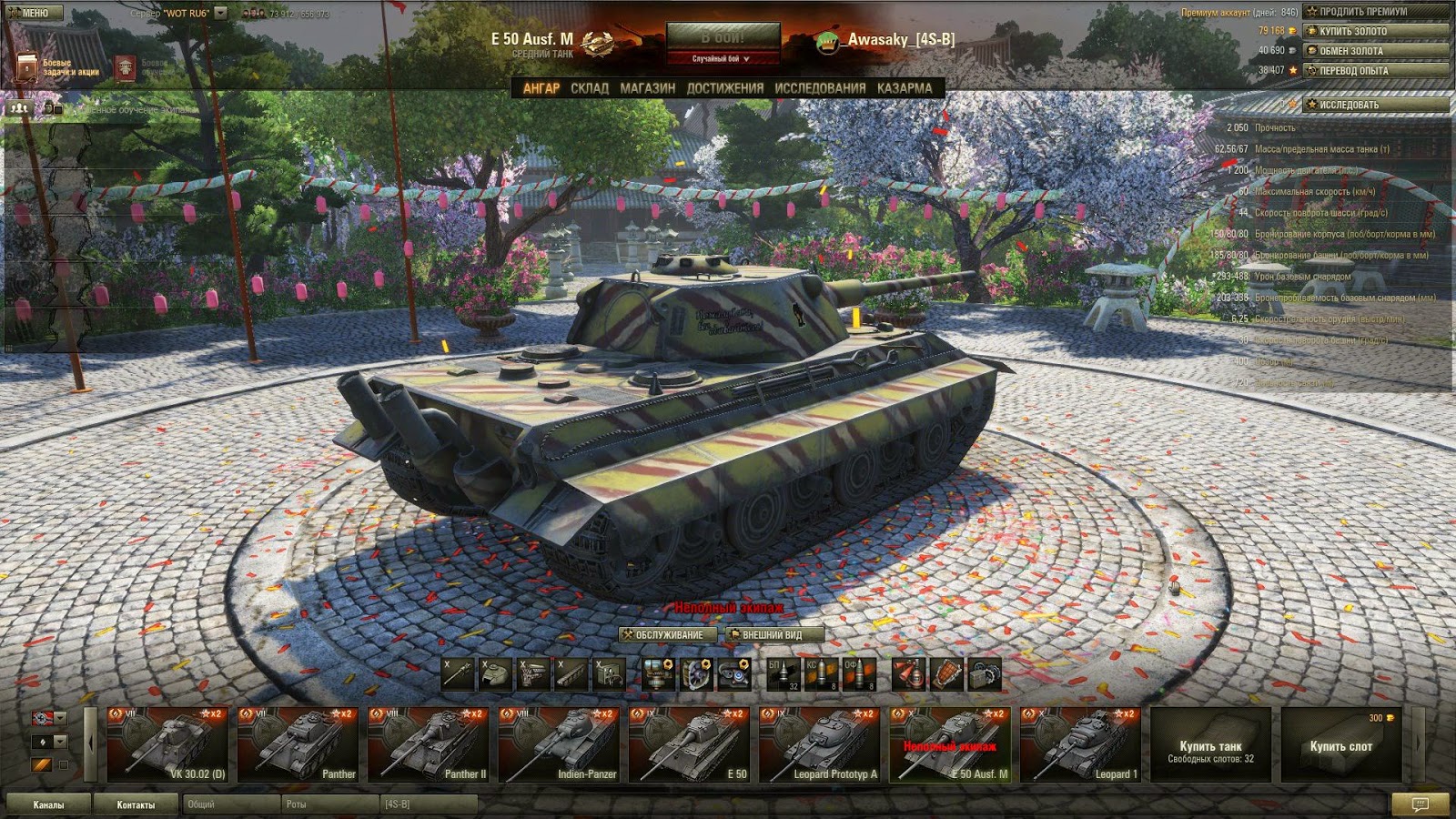The height and width of the screenshot is (819, 1456).
Task: Click the left arrow to scroll tank carousel
Action: click(90, 743)
